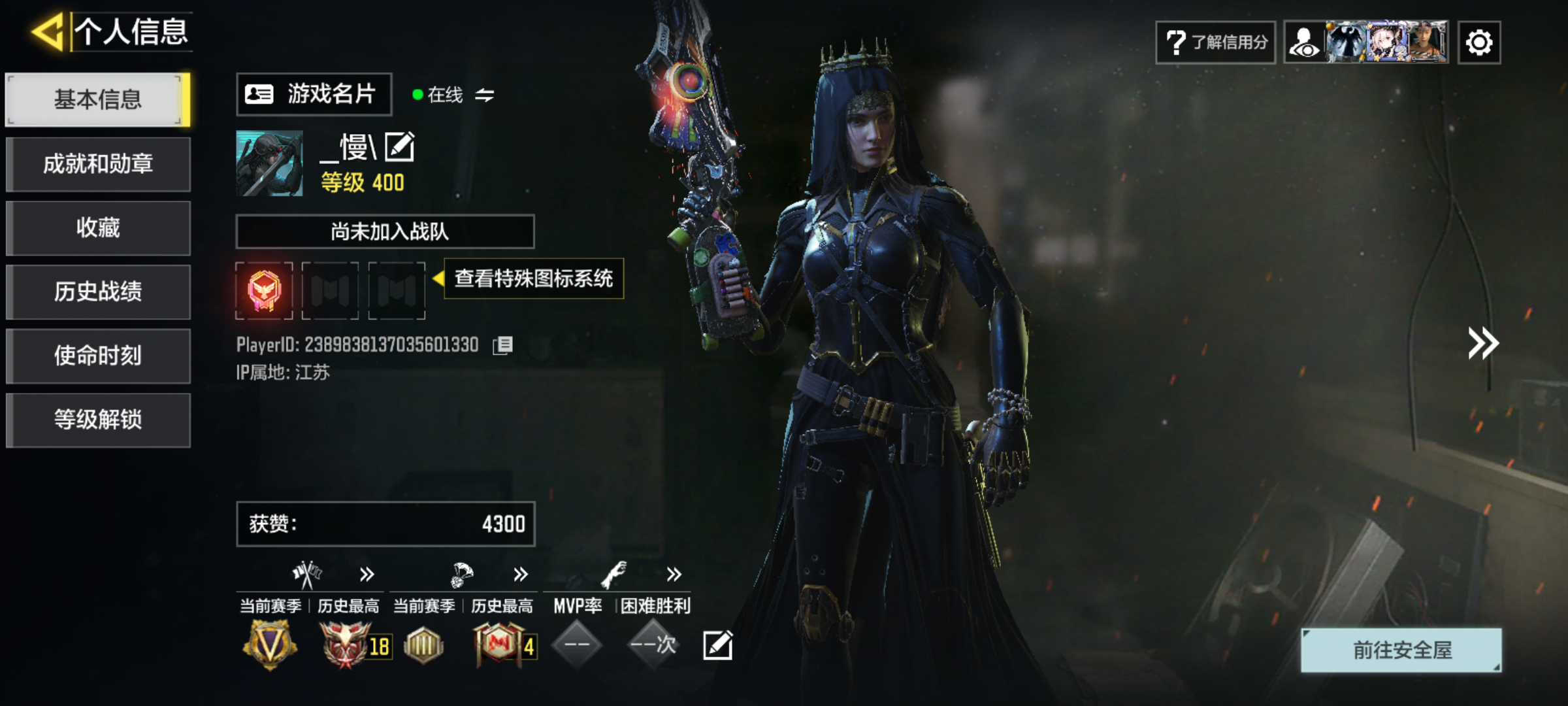
Task: Go back using the yellow arrow
Action: pyautogui.click(x=48, y=31)
